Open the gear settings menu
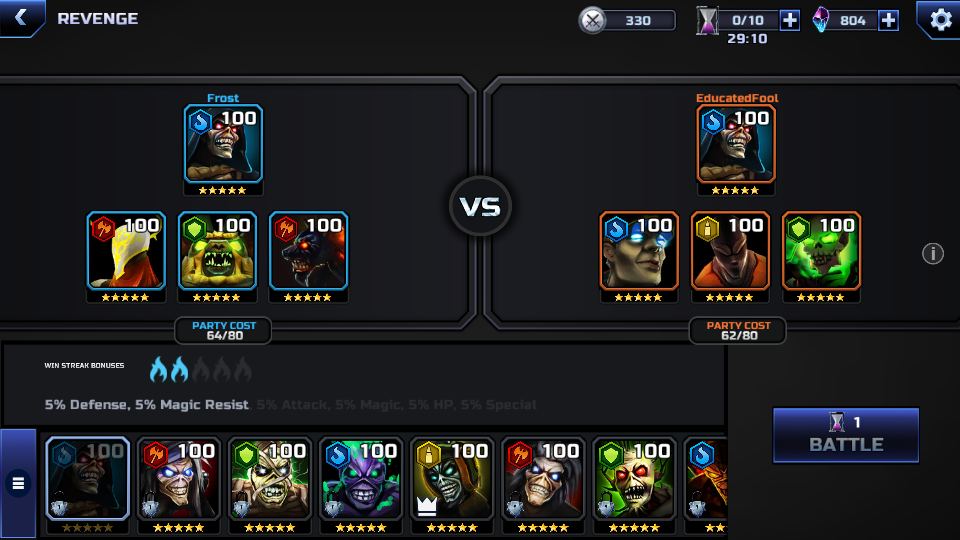 click(940, 19)
